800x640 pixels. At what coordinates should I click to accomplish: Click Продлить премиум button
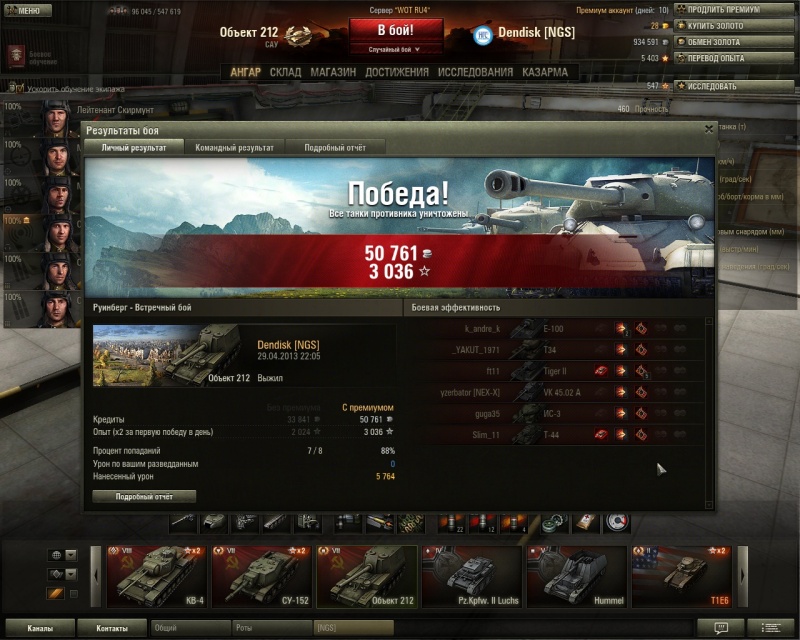pyautogui.click(x=735, y=9)
